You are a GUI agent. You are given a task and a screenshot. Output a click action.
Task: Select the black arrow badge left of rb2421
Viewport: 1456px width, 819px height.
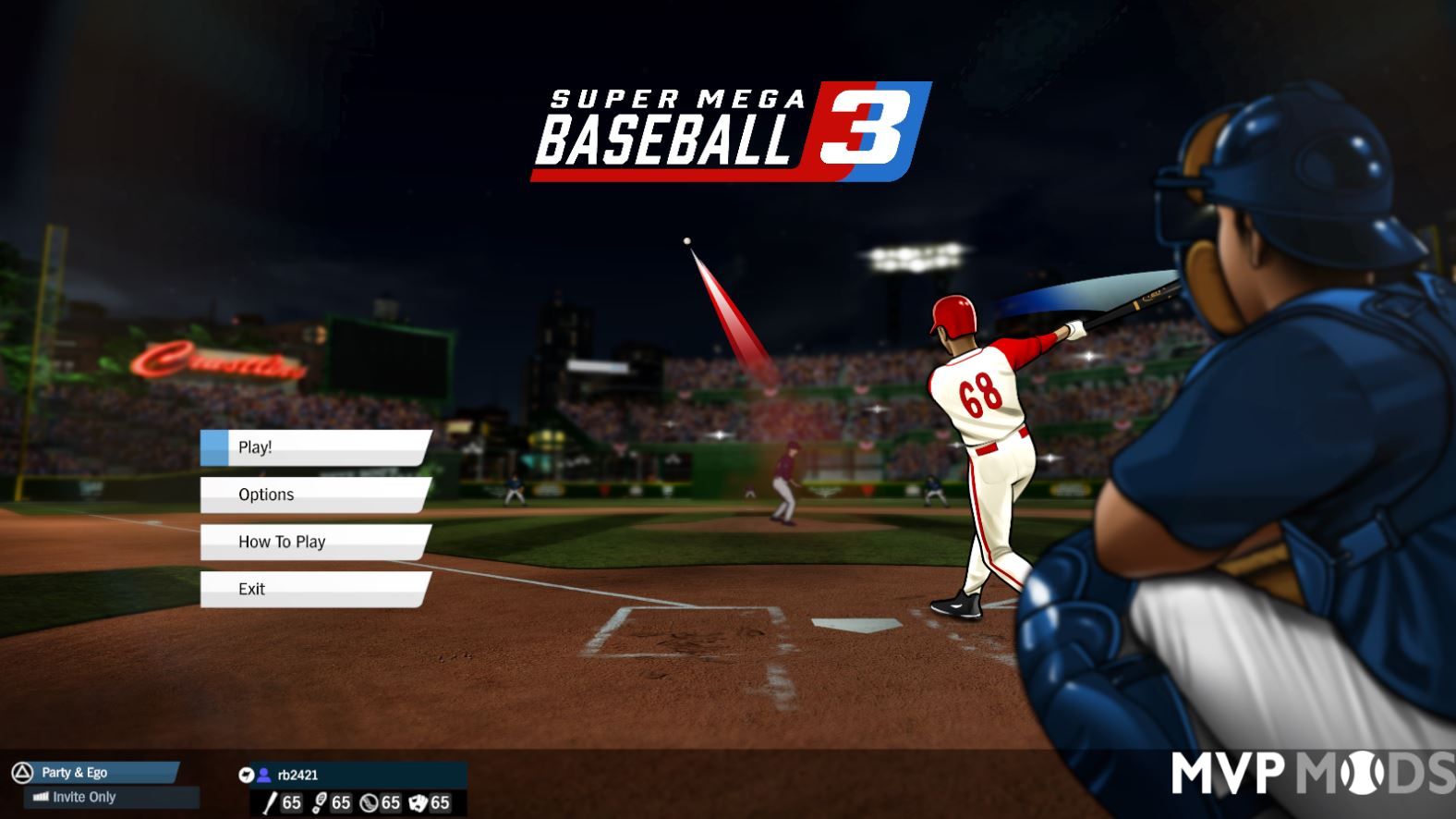(248, 775)
